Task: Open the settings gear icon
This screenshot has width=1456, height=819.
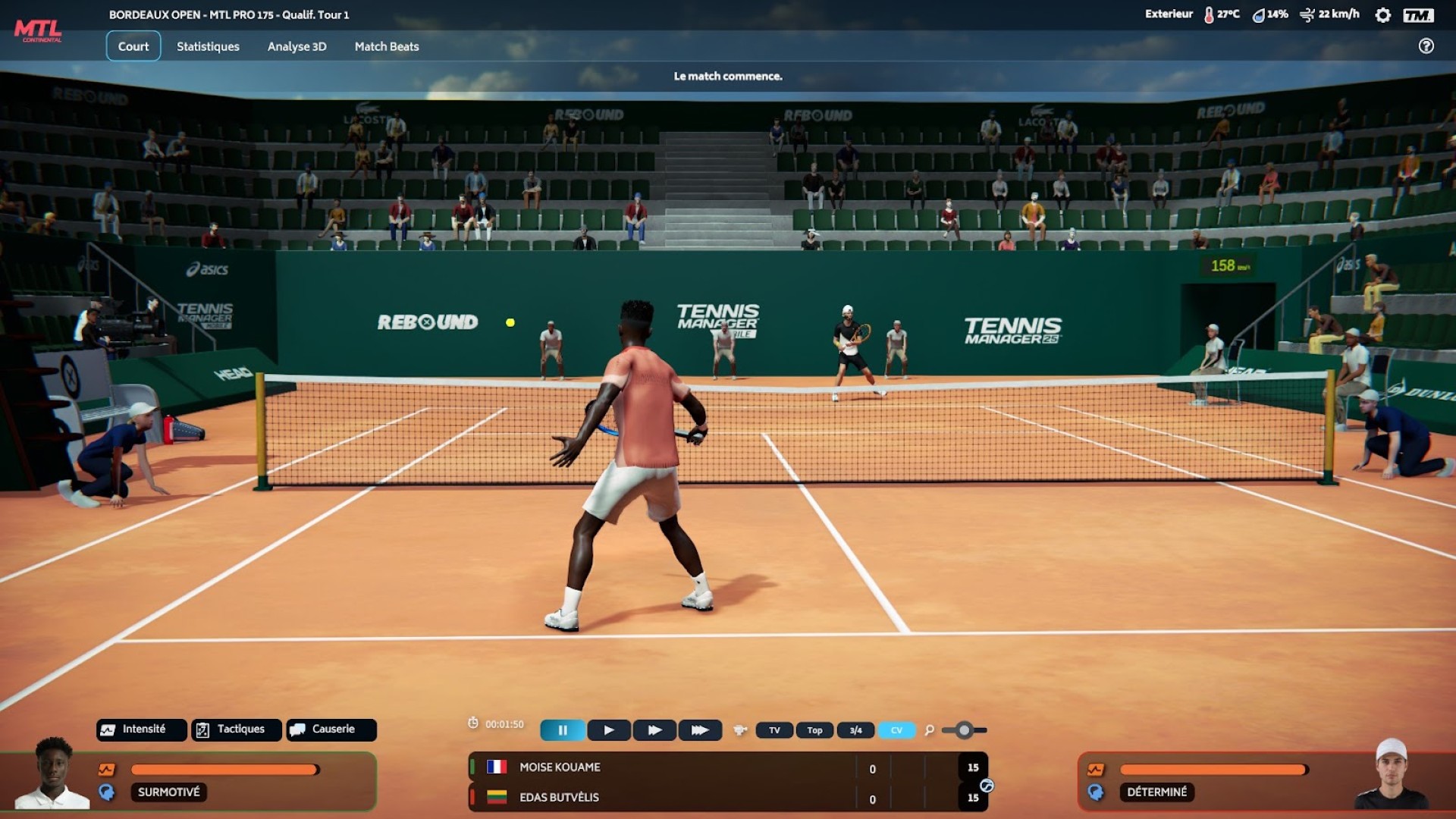Action: pyautogui.click(x=1382, y=15)
